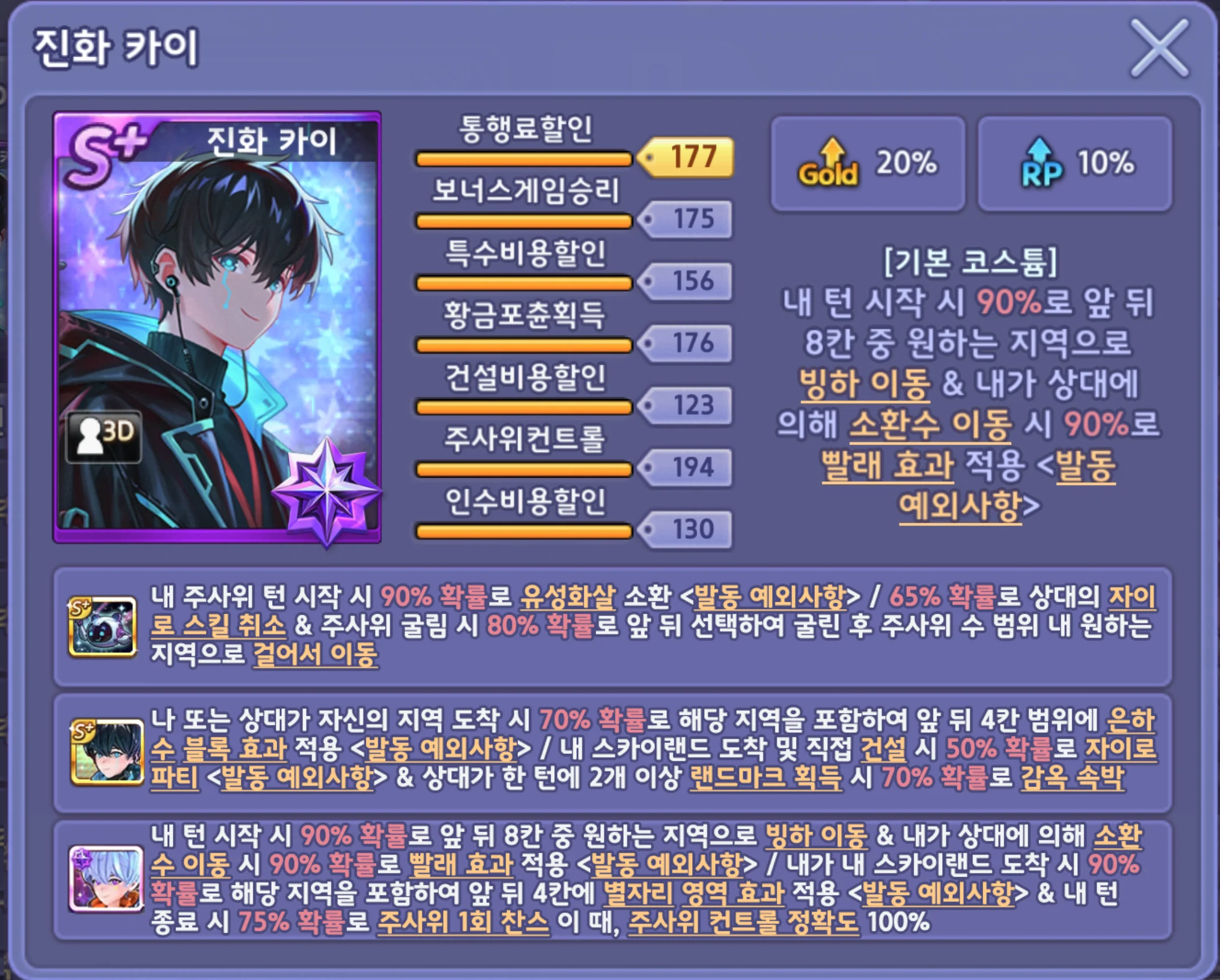Show the 별자리 영역 효과 explanation

point(694,893)
